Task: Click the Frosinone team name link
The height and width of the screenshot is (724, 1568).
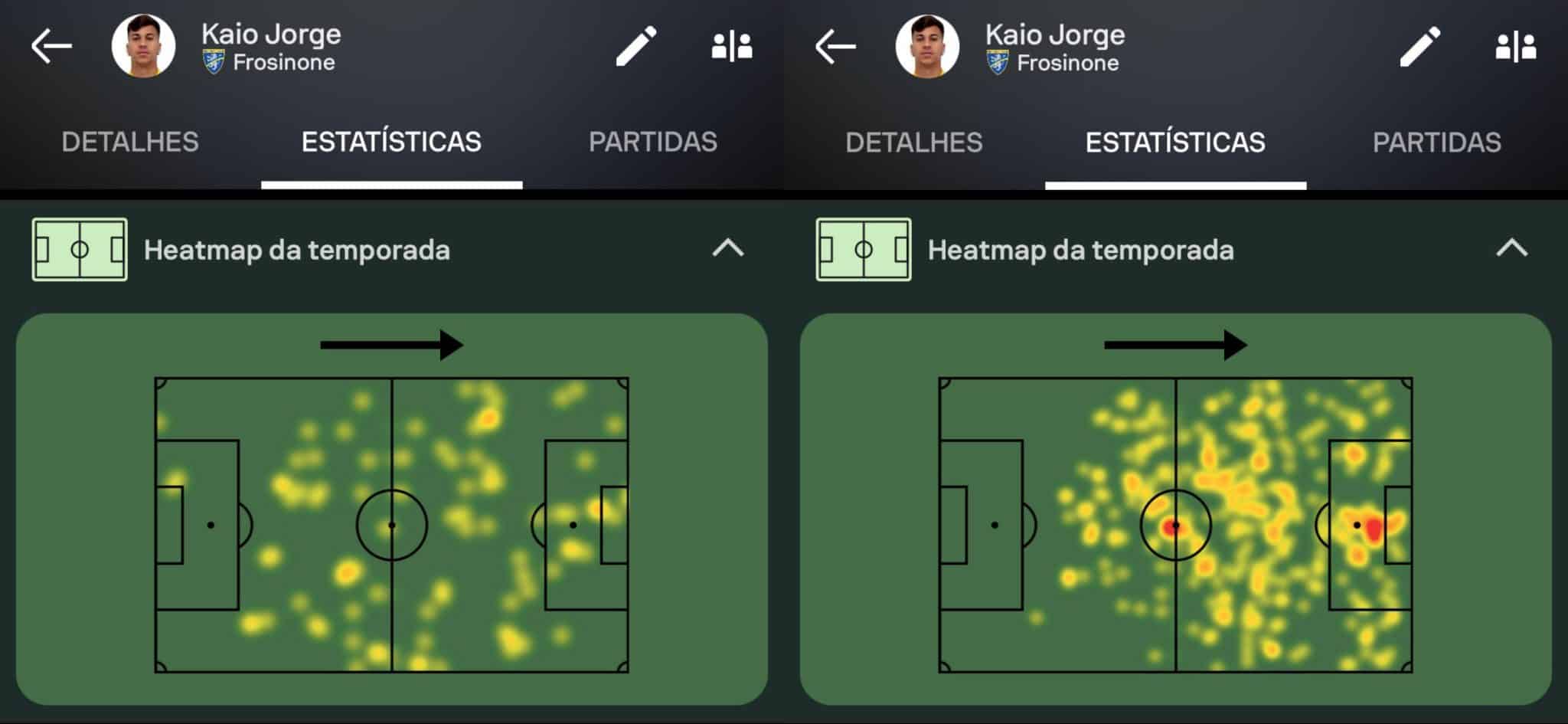Action: click(284, 63)
